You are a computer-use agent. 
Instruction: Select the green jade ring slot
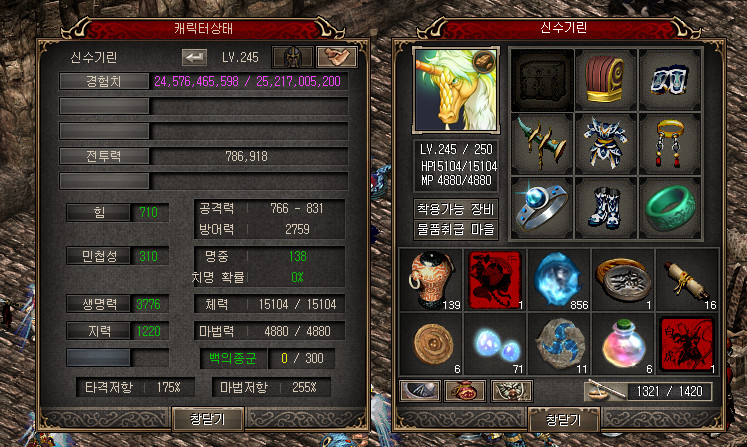[665, 207]
